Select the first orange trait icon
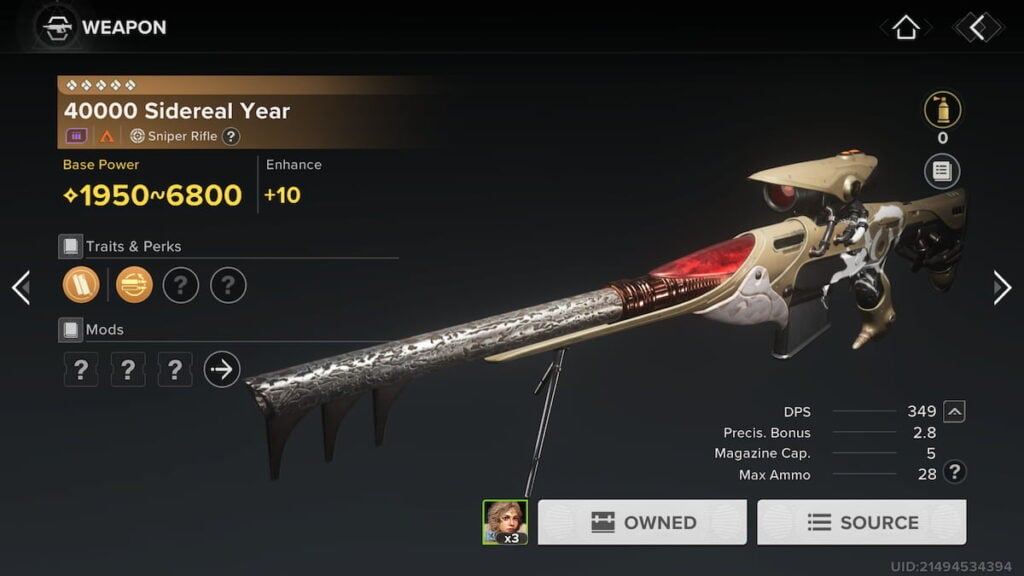The height and width of the screenshot is (576, 1024). pos(81,285)
